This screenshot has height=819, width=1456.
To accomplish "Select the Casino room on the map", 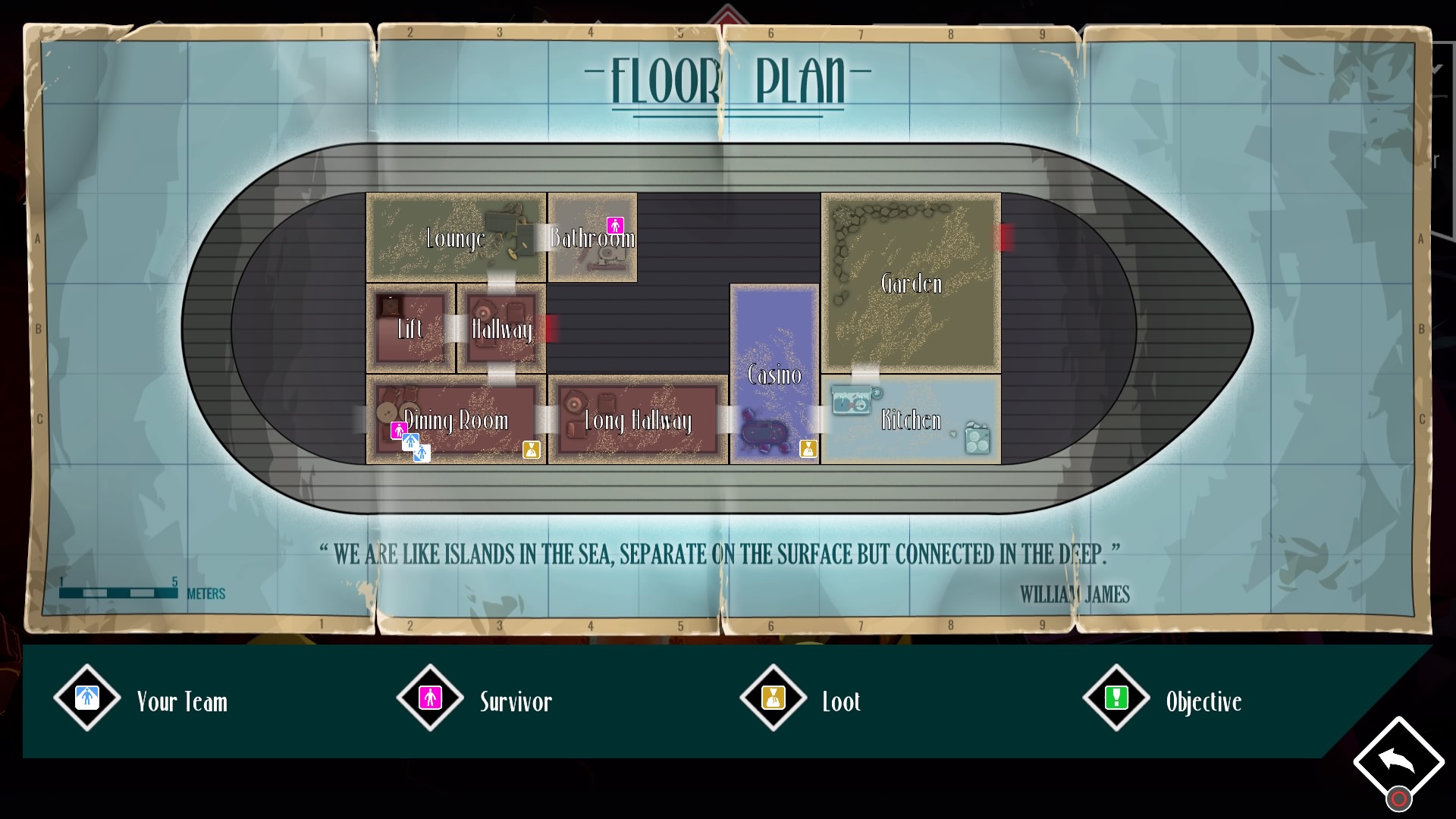I will (774, 372).
